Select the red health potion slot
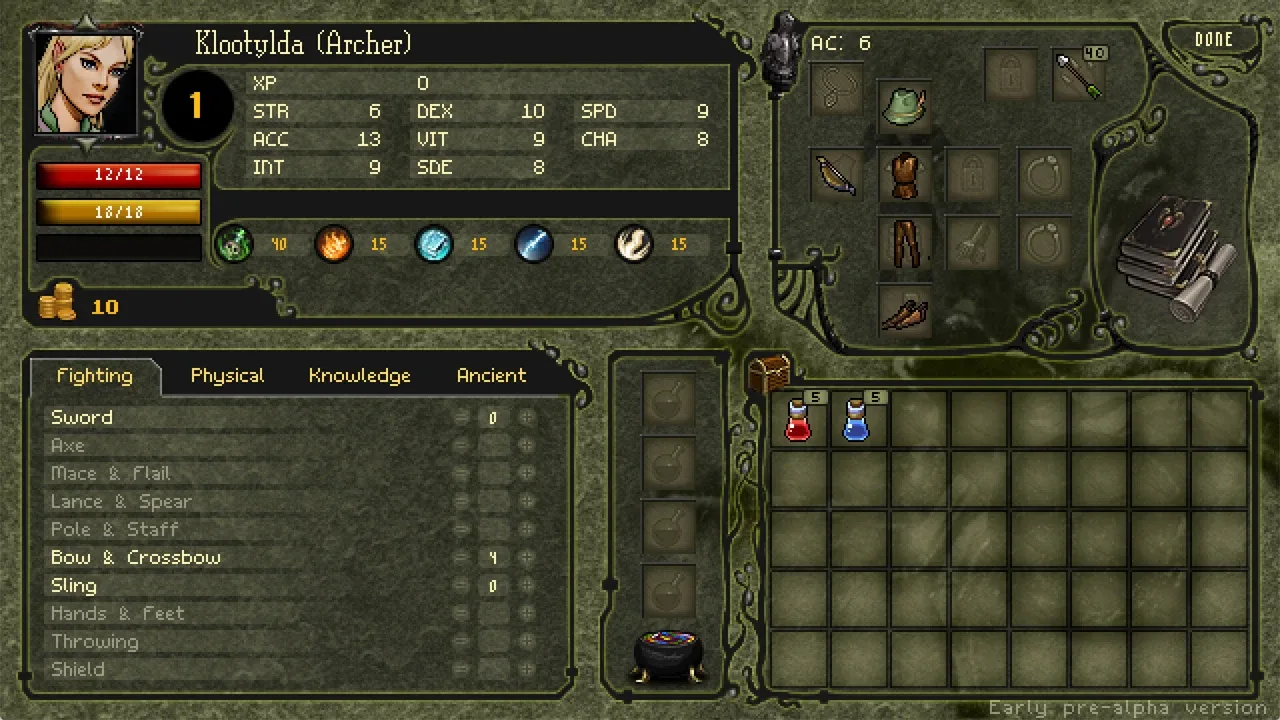The height and width of the screenshot is (720, 1280). click(x=799, y=419)
